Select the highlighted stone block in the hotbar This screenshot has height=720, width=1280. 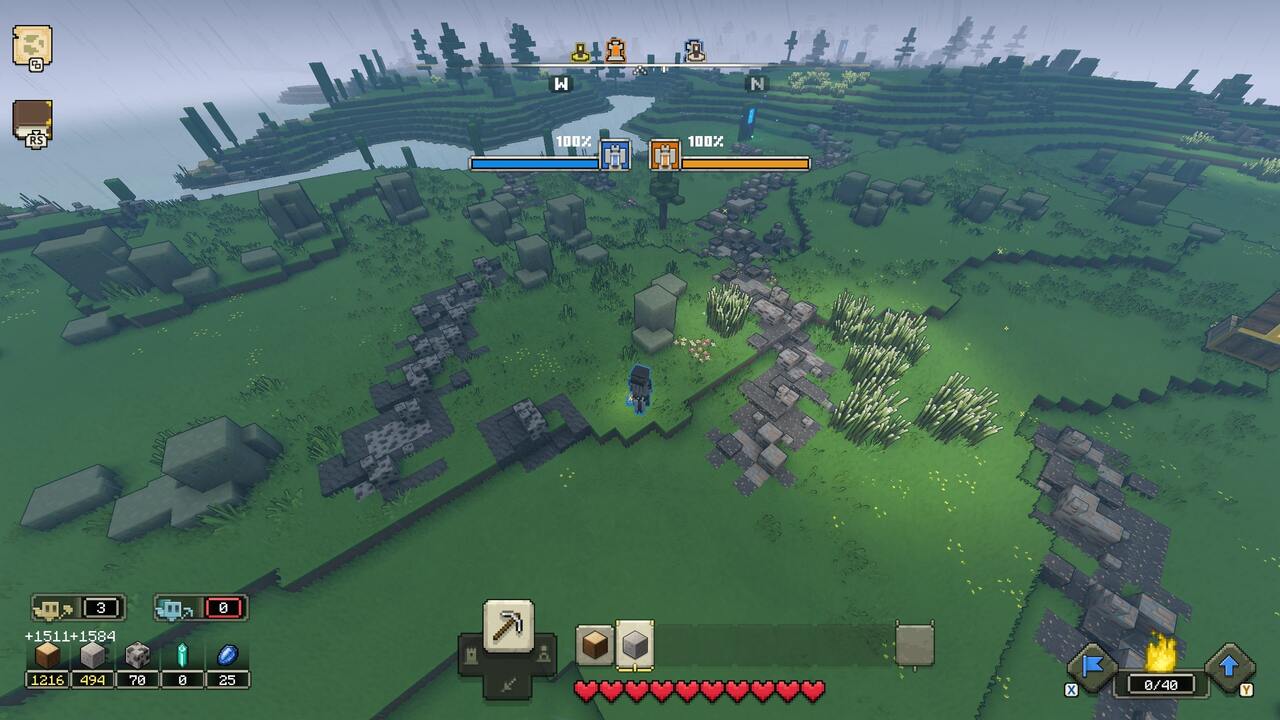(x=633, y=645)
